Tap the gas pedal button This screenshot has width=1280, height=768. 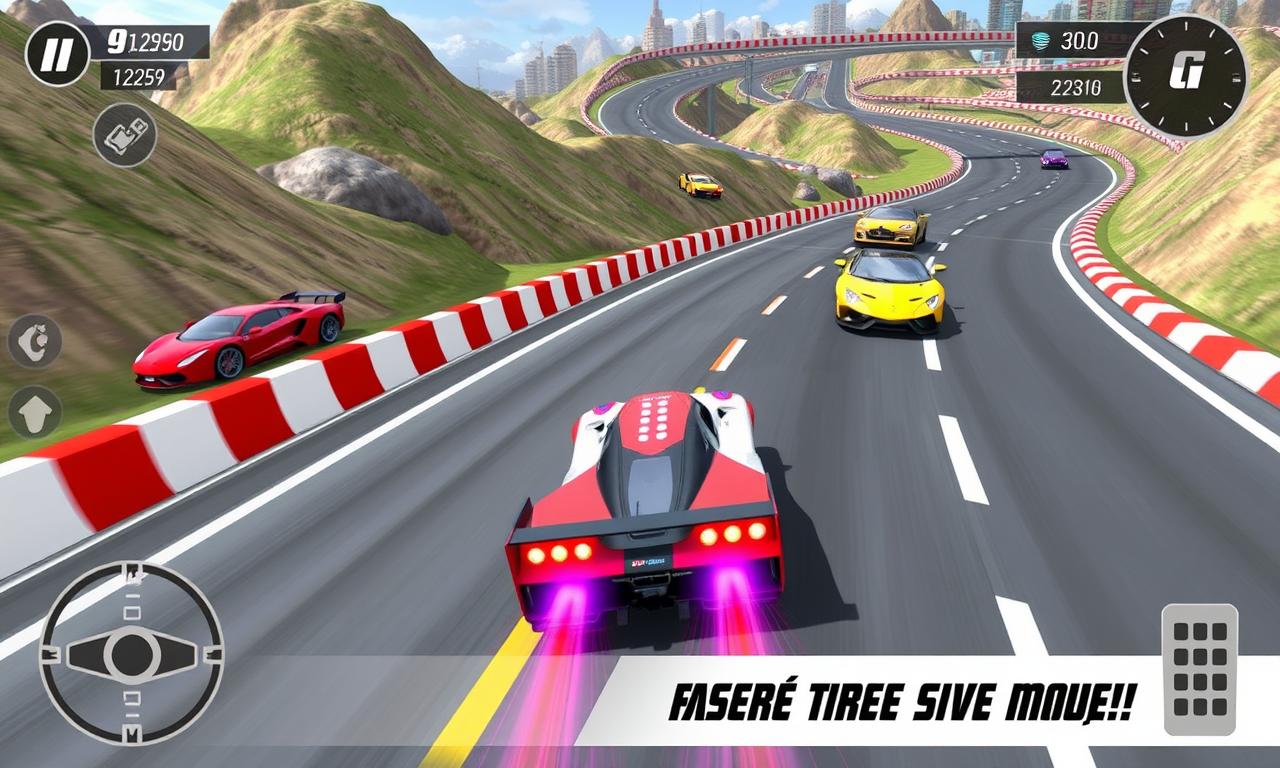pyautogui.click(x=1199, y=669)
